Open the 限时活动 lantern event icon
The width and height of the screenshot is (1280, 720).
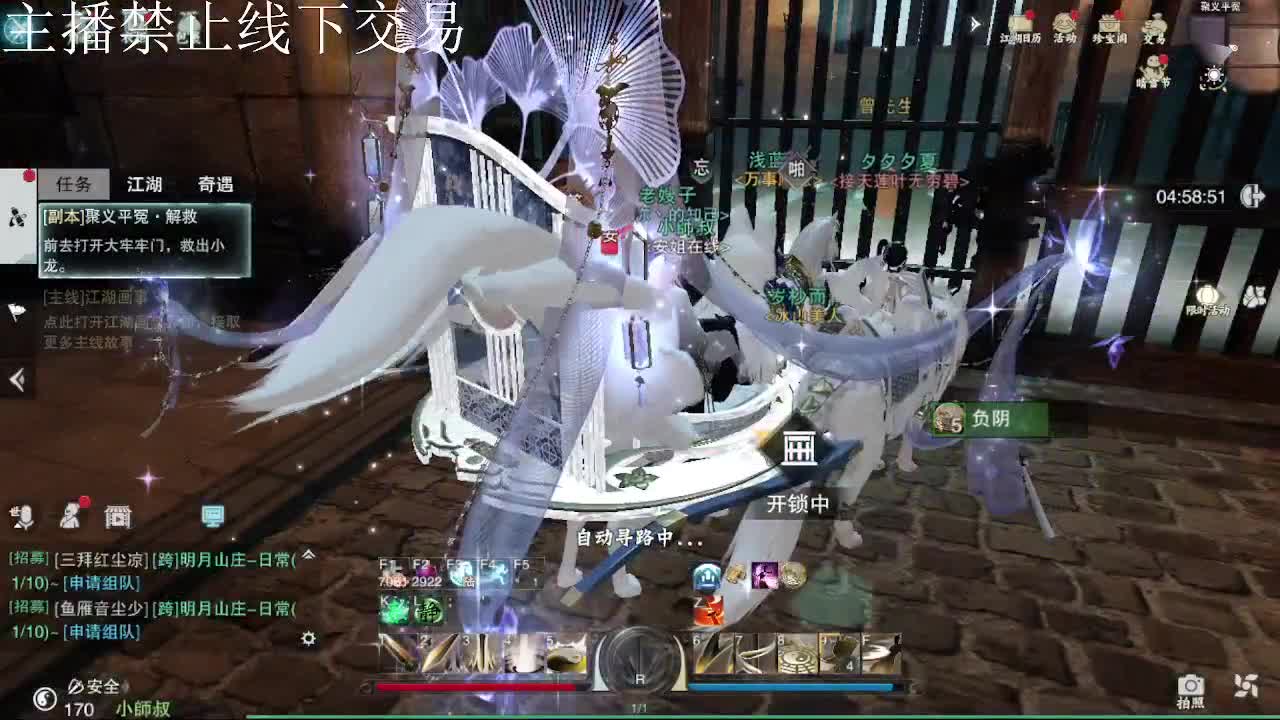point(1206,294)
